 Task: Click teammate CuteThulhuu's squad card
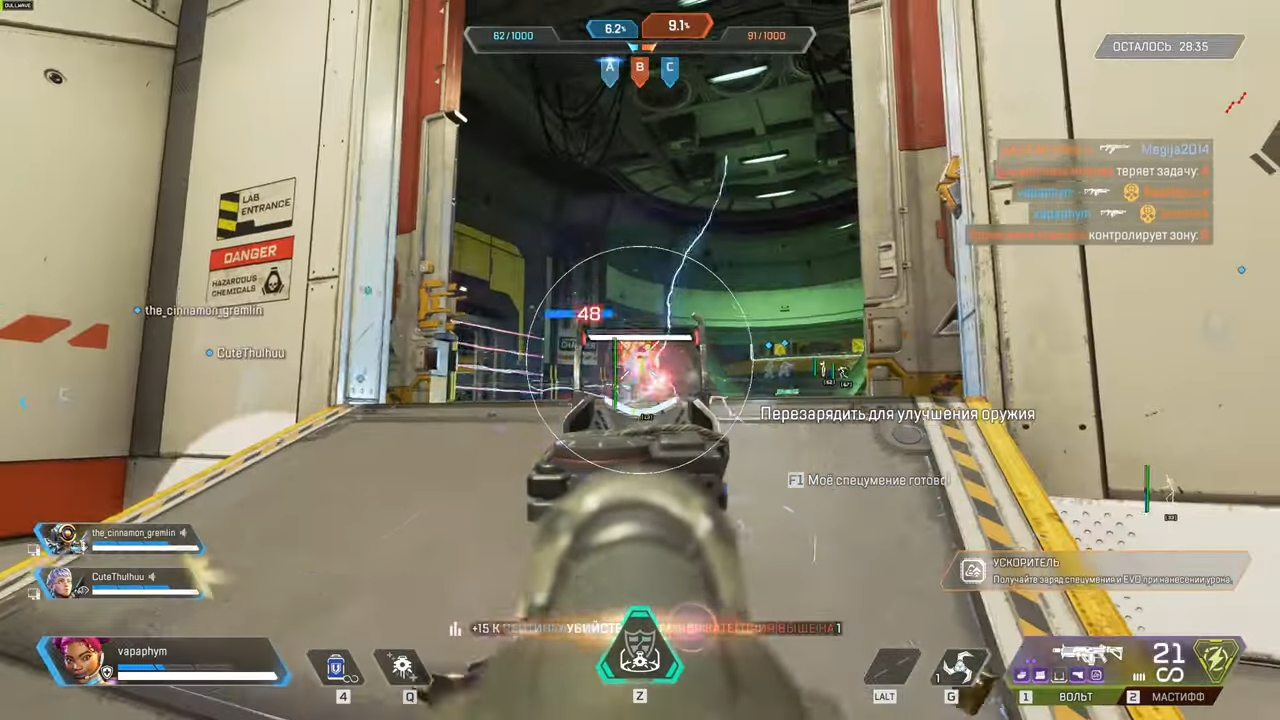click(120, 581)
